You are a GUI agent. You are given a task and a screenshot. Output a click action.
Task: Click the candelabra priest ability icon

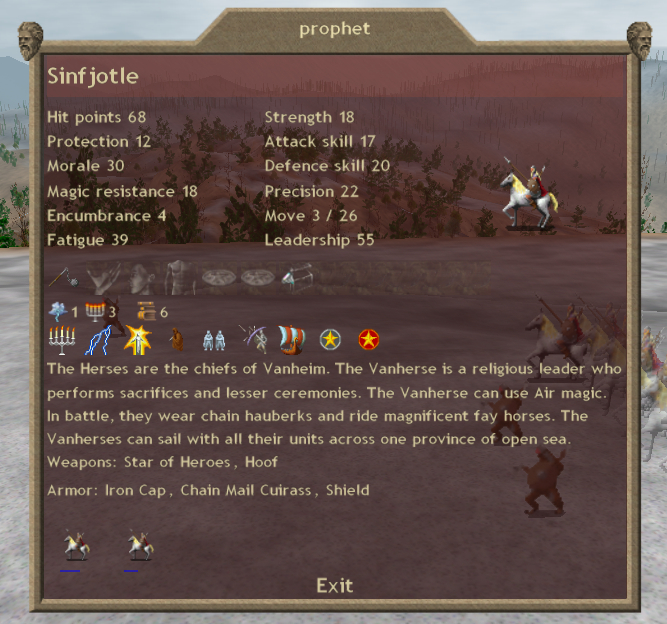[x=62, y=340]
